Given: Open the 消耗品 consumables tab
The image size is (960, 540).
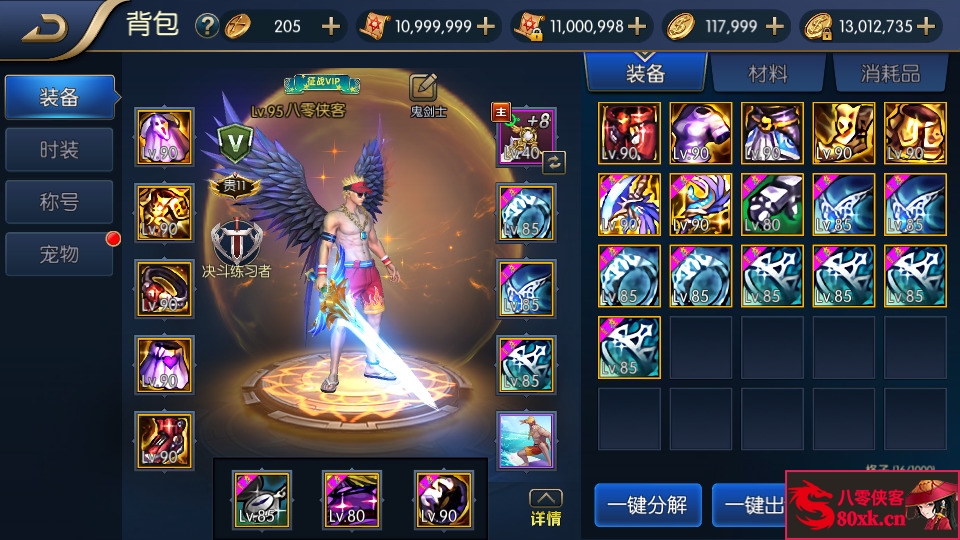Looking at the screenshot, I should coord(890,73).
